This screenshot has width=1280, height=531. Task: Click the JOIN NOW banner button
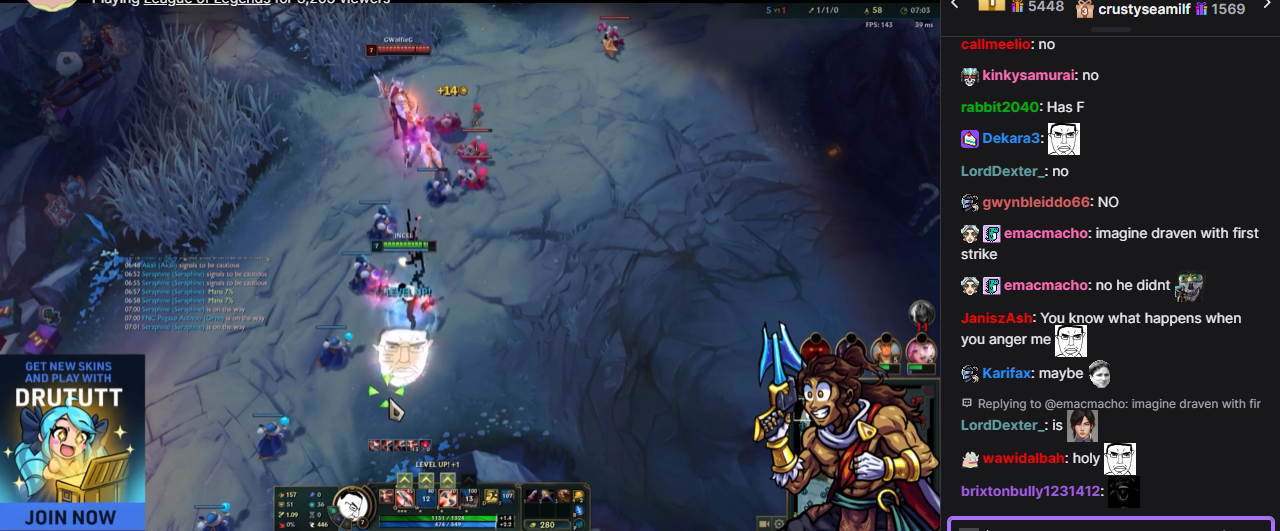[71, 517]
